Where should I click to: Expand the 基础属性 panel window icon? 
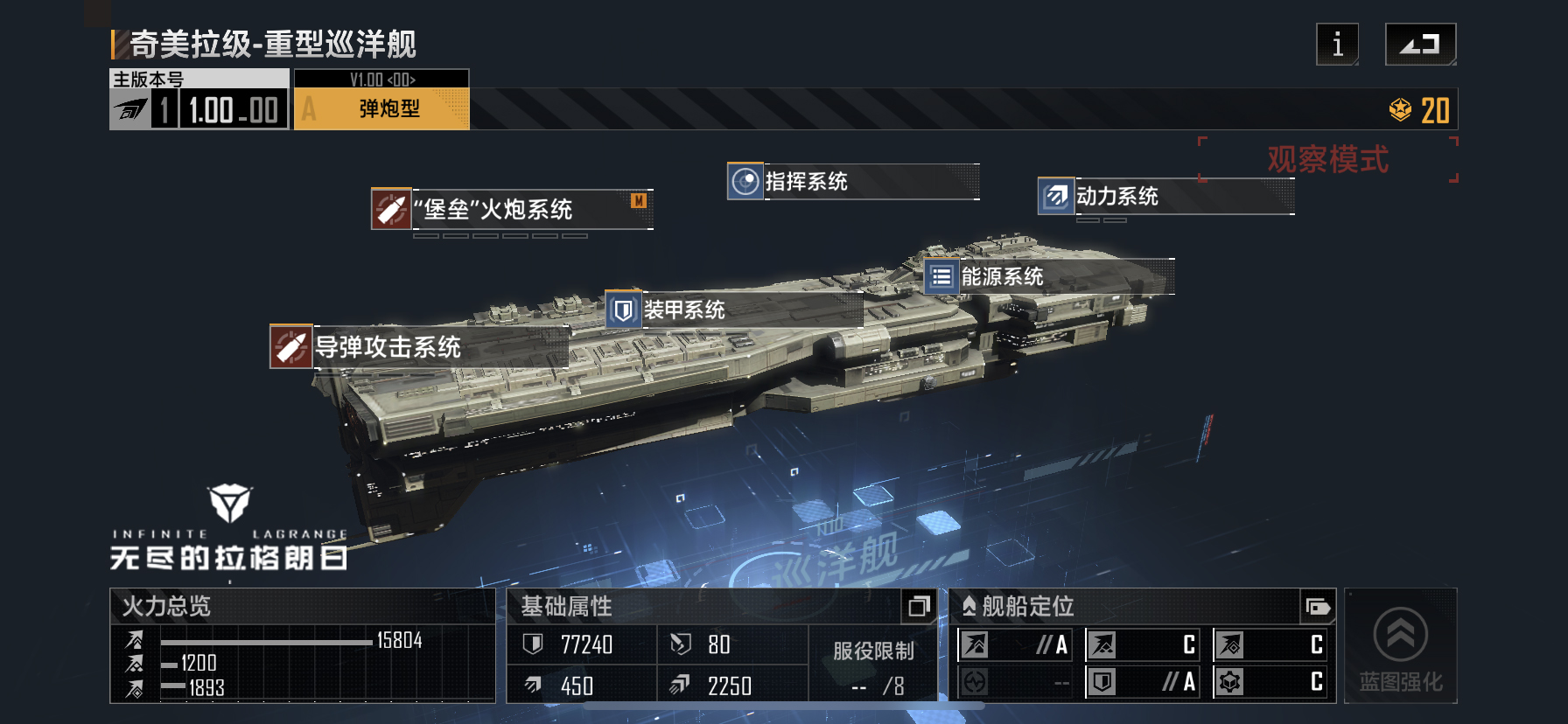pyautogui.click(x=919, y=606)
